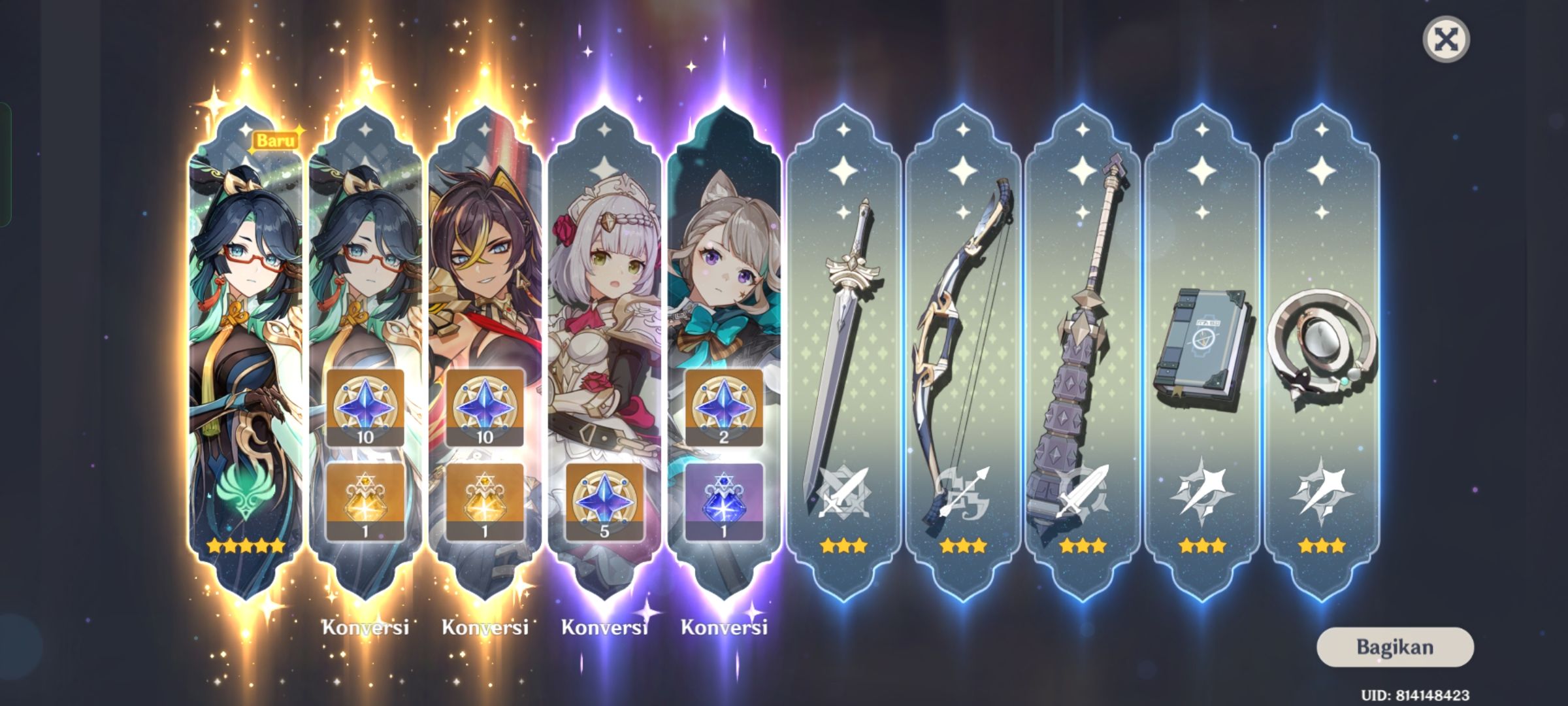Click the Baru badge on Xianyun's card
This screenshot has width=1568, height=706.
pyautogui.click(x=276, y=138)
